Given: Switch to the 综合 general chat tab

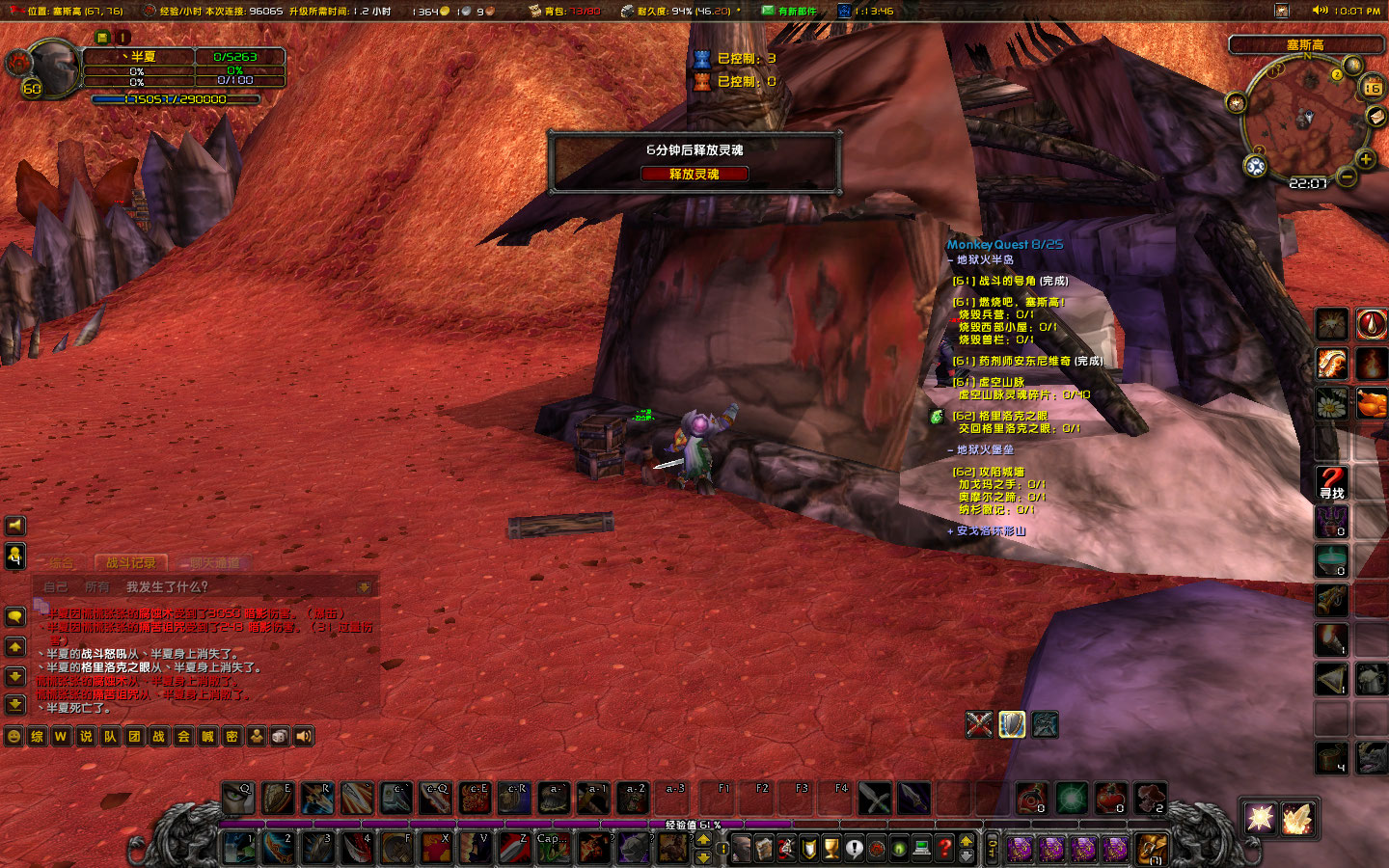Looking at the screenshot, I should coord(60,562).
